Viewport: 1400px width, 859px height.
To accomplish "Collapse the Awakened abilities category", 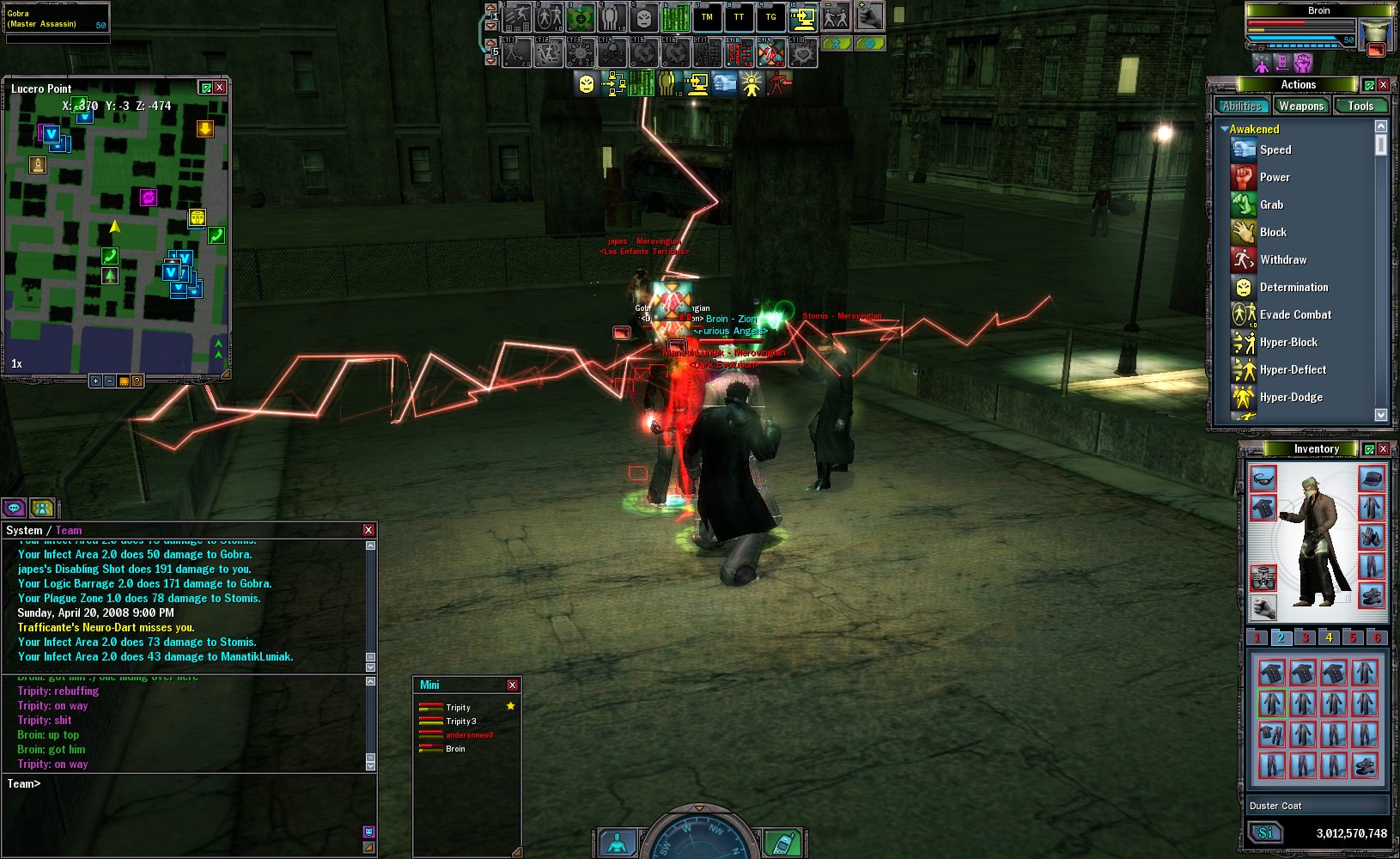I will click(x=1224, y=129).
